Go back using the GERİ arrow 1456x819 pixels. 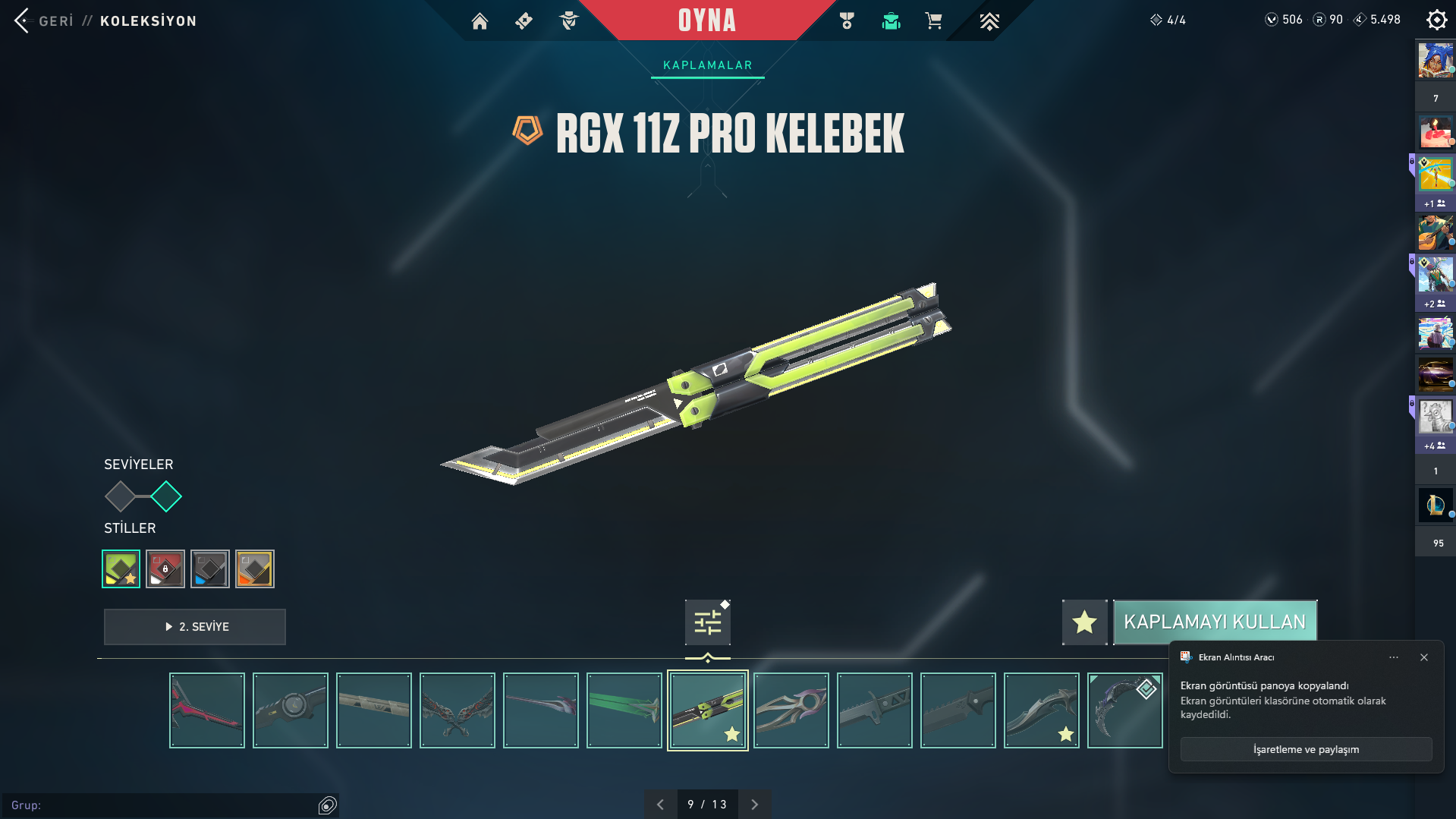(22, 20)
